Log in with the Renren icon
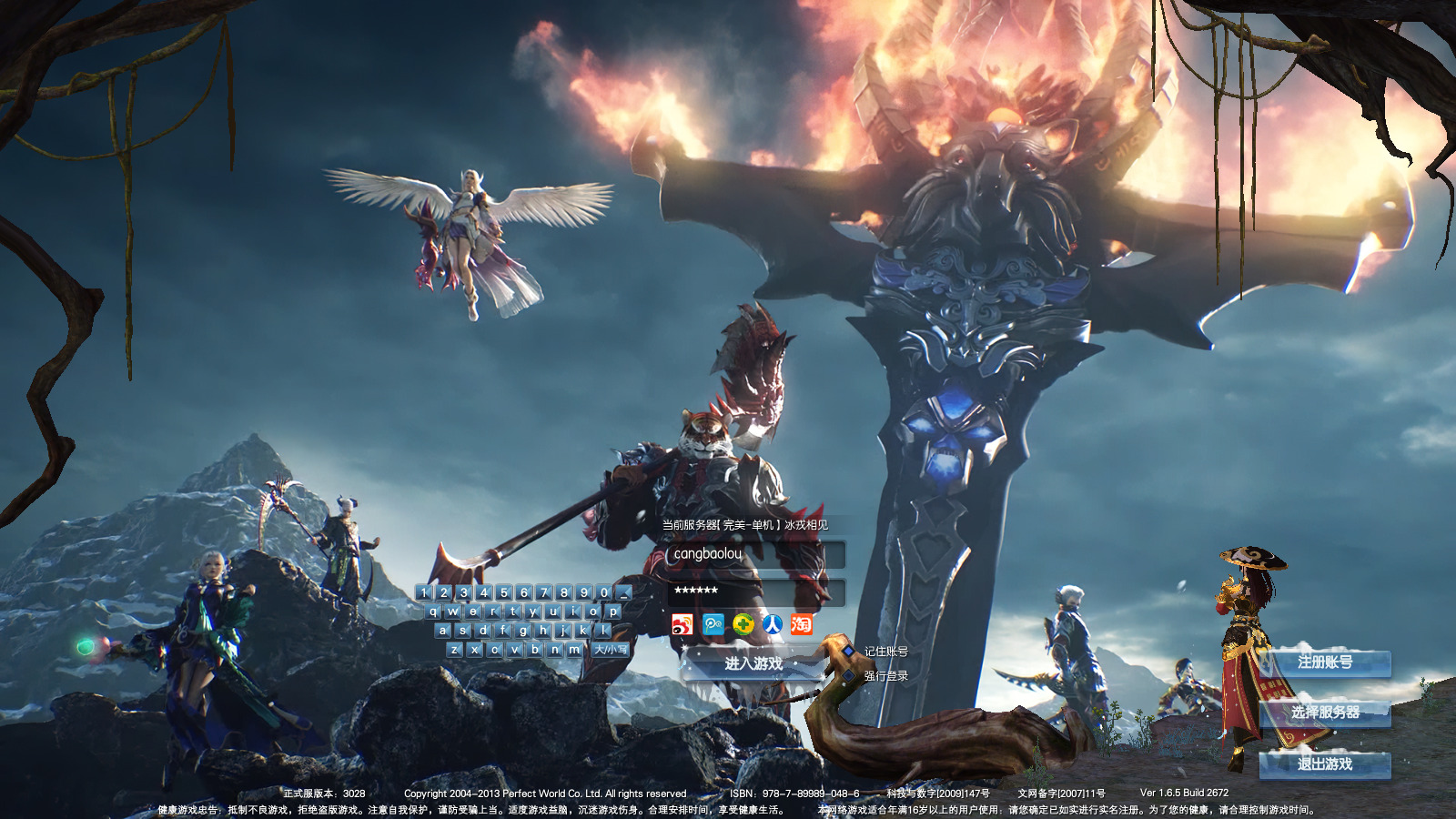This screenshot has height=819, width=1456. (x=772, y=624)
